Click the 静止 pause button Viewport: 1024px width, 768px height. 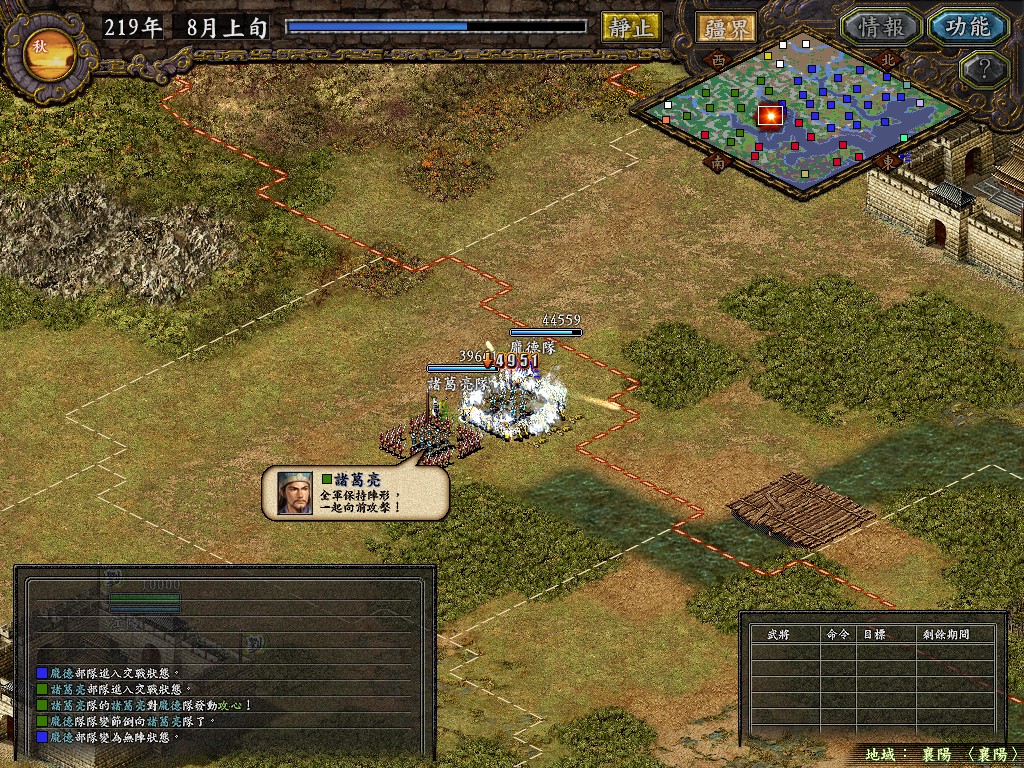point(631,27)
